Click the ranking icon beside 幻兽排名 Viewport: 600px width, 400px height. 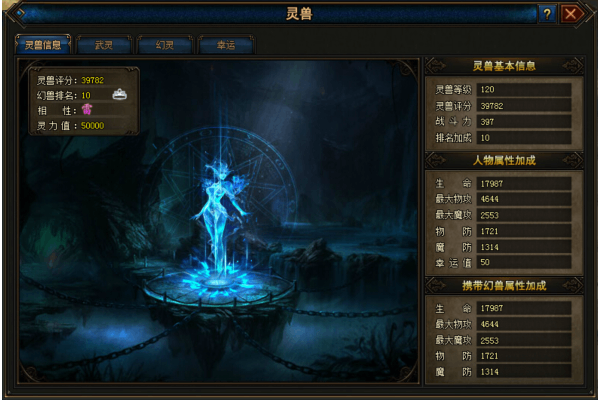coord(119,94)
